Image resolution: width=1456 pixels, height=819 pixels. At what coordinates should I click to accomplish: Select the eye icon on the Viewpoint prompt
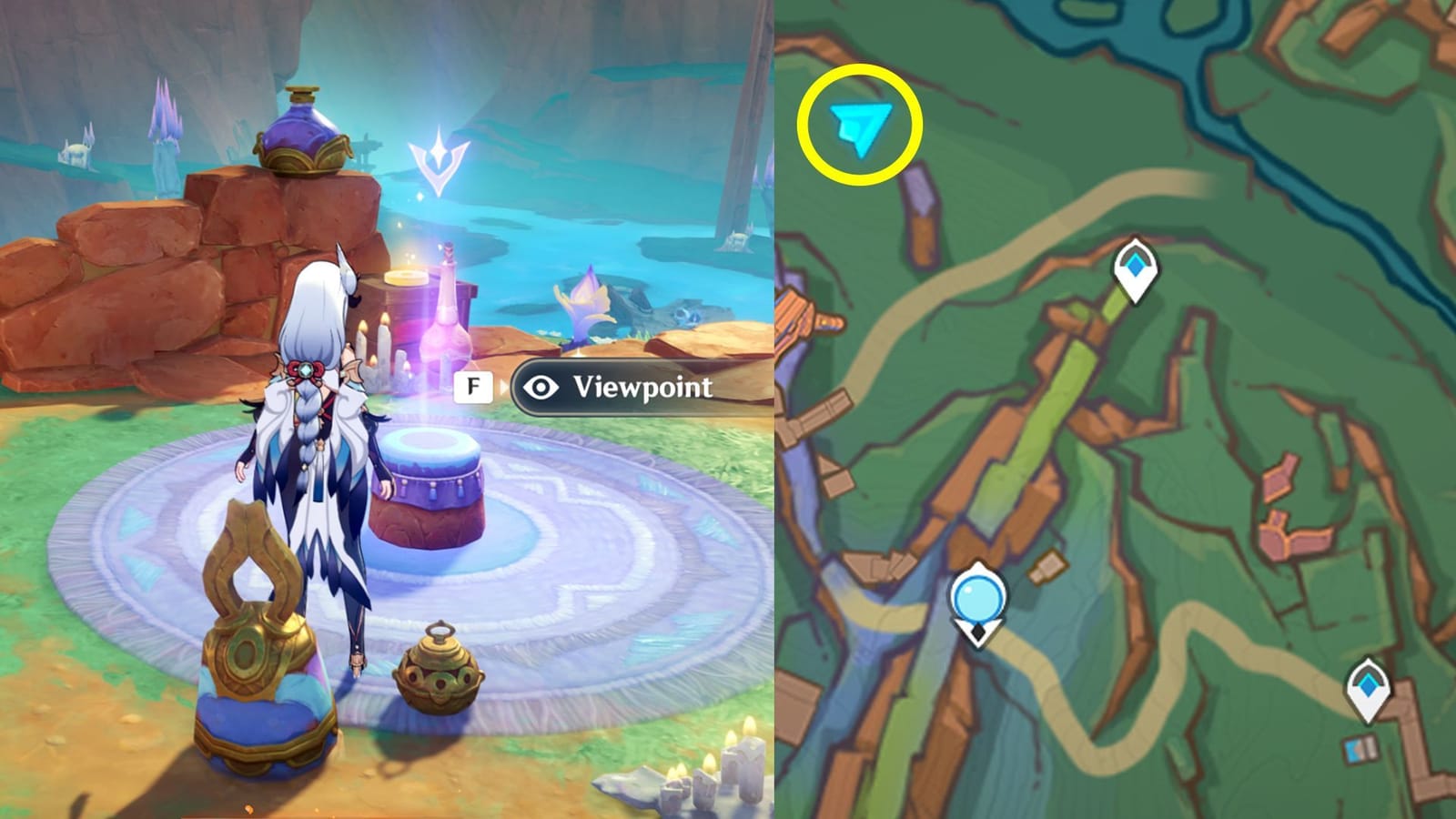click(543, 387)
